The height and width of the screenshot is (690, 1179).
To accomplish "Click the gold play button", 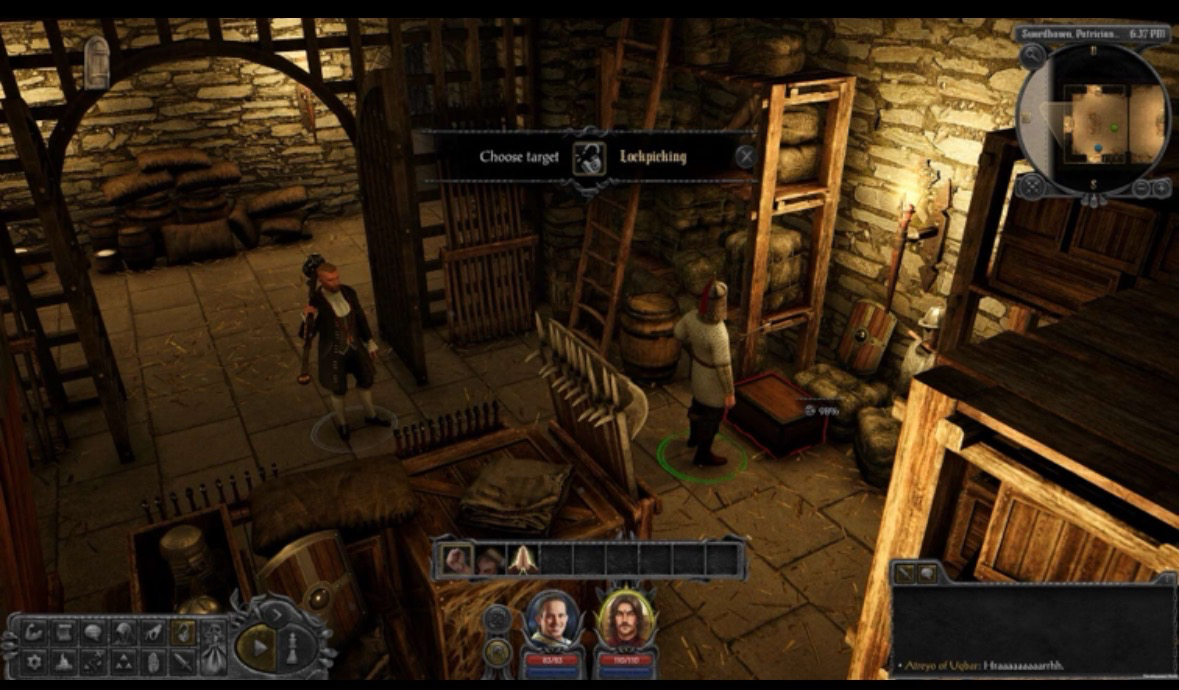I will pyautogui.click(x=259, y=646).
